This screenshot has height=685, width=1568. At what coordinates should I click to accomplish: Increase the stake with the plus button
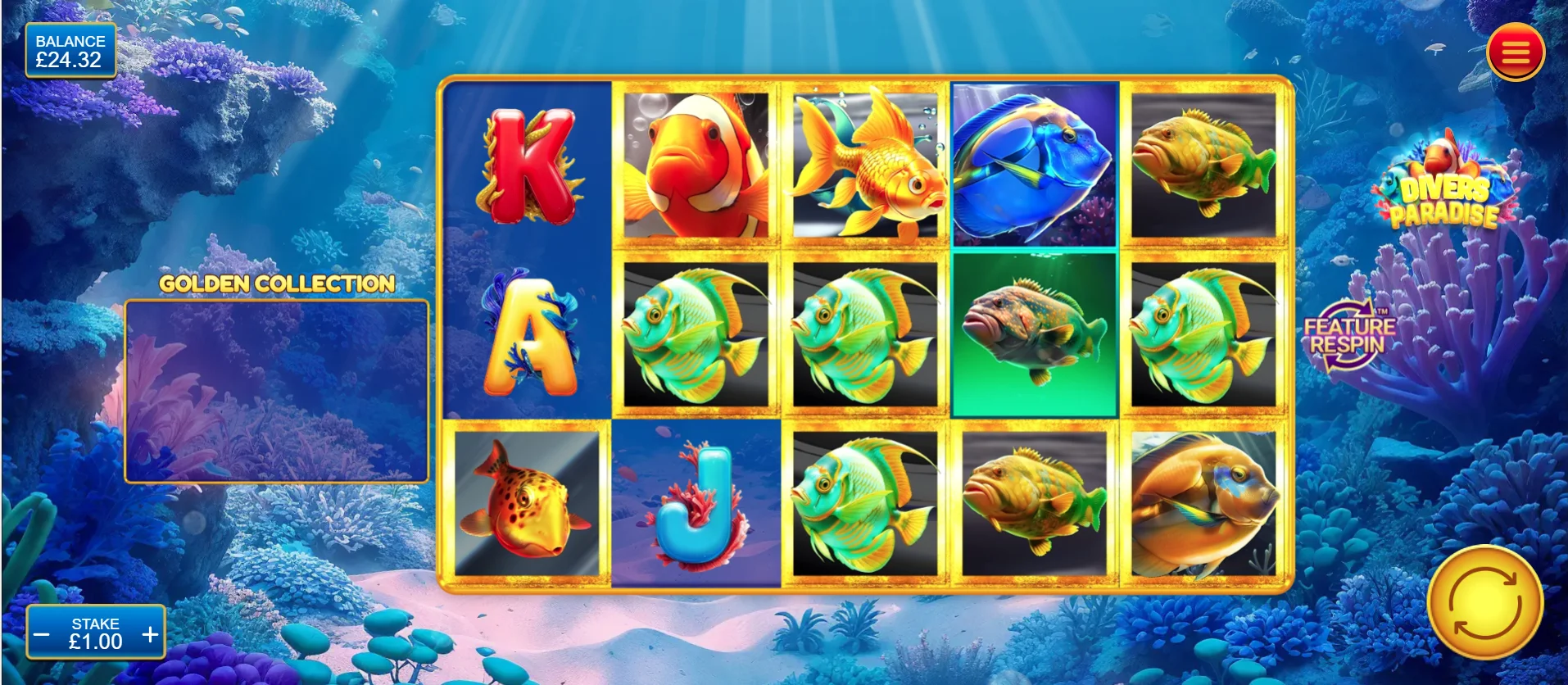[150, 634]
